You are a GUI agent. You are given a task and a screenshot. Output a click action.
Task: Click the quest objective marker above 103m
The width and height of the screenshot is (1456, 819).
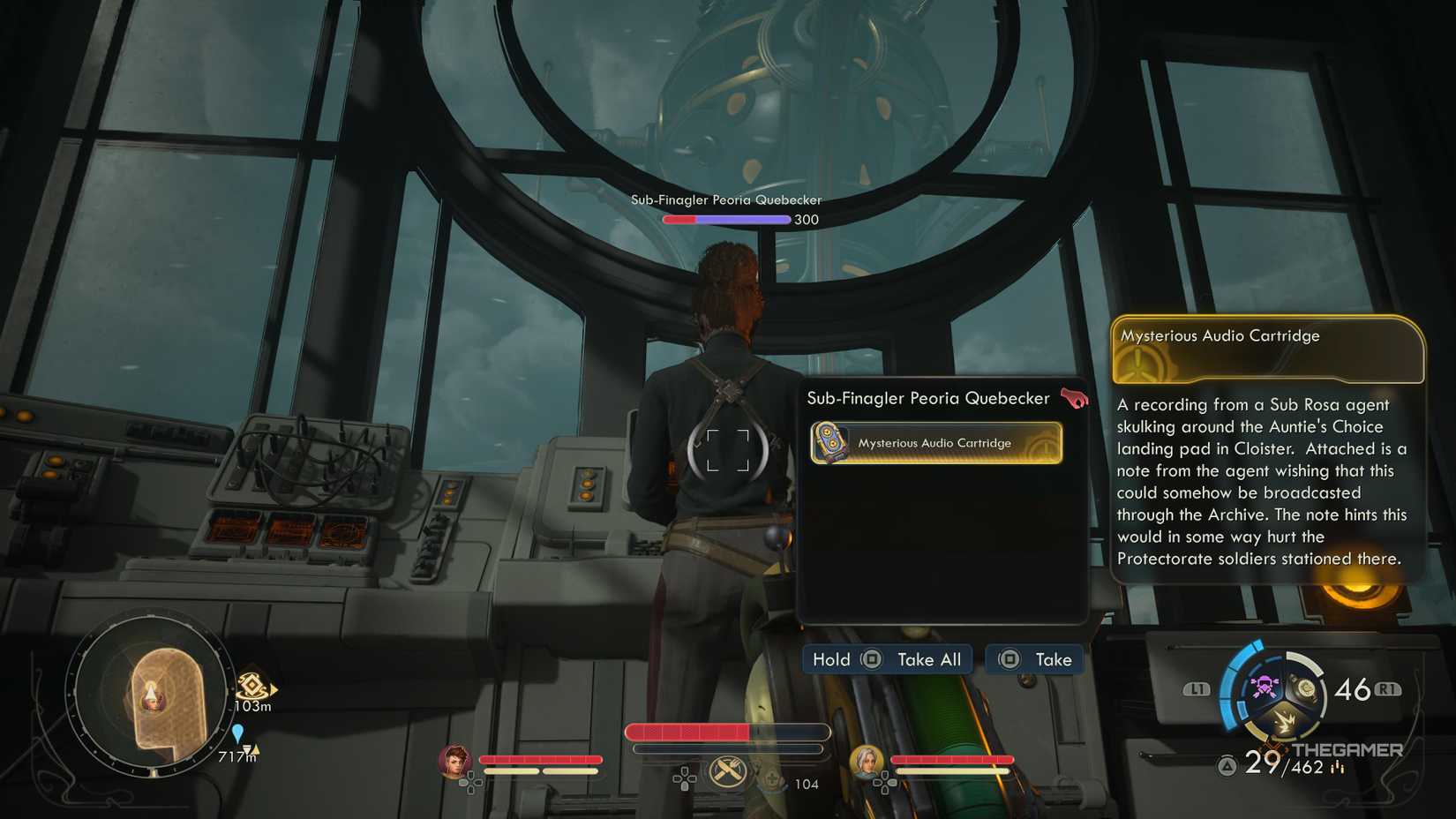click(x=251, y=686)
